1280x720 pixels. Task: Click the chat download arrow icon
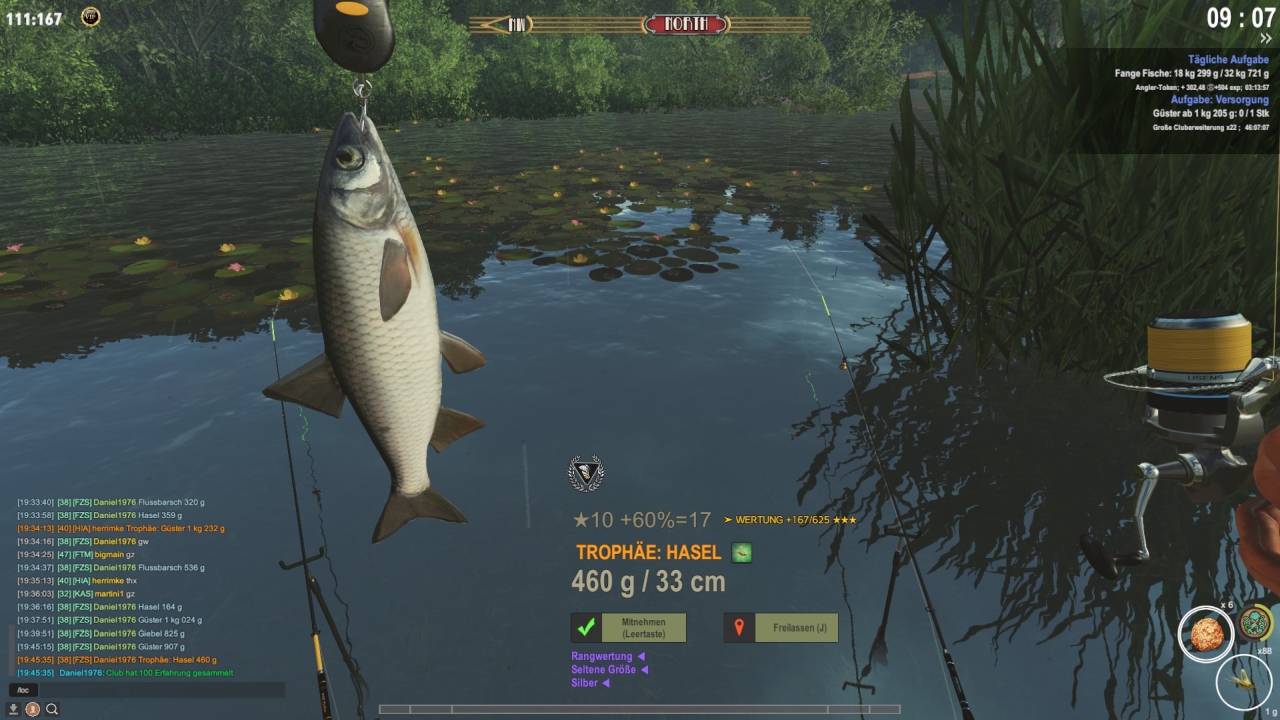14,709
